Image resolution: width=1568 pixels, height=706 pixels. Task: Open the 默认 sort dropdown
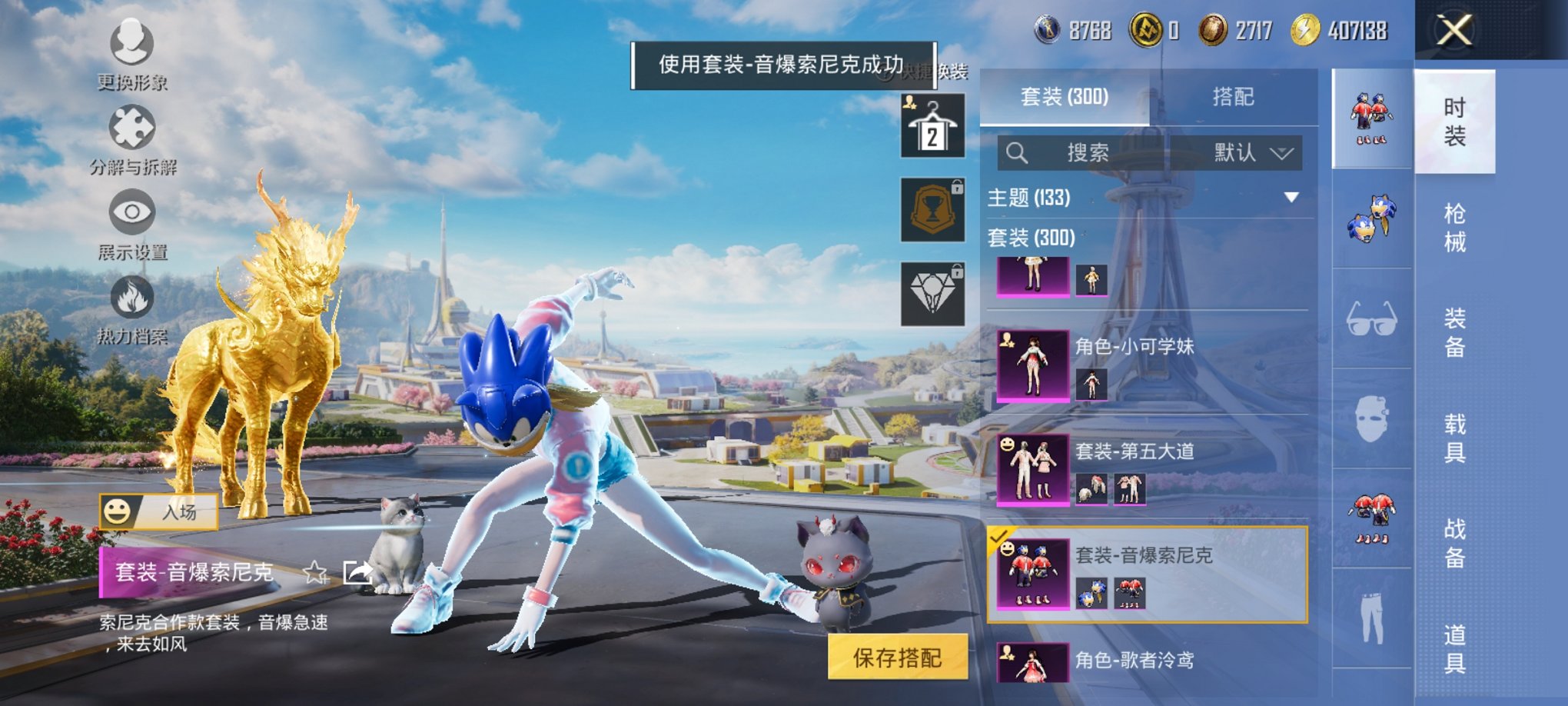point(1250,153)
